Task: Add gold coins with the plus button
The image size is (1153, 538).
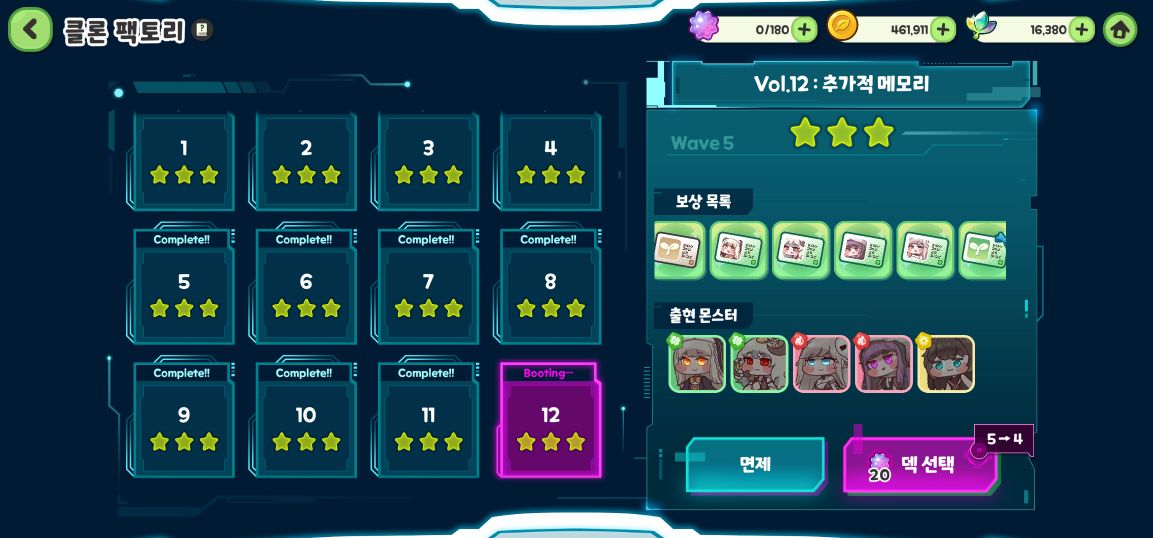Action: [942, 29]
